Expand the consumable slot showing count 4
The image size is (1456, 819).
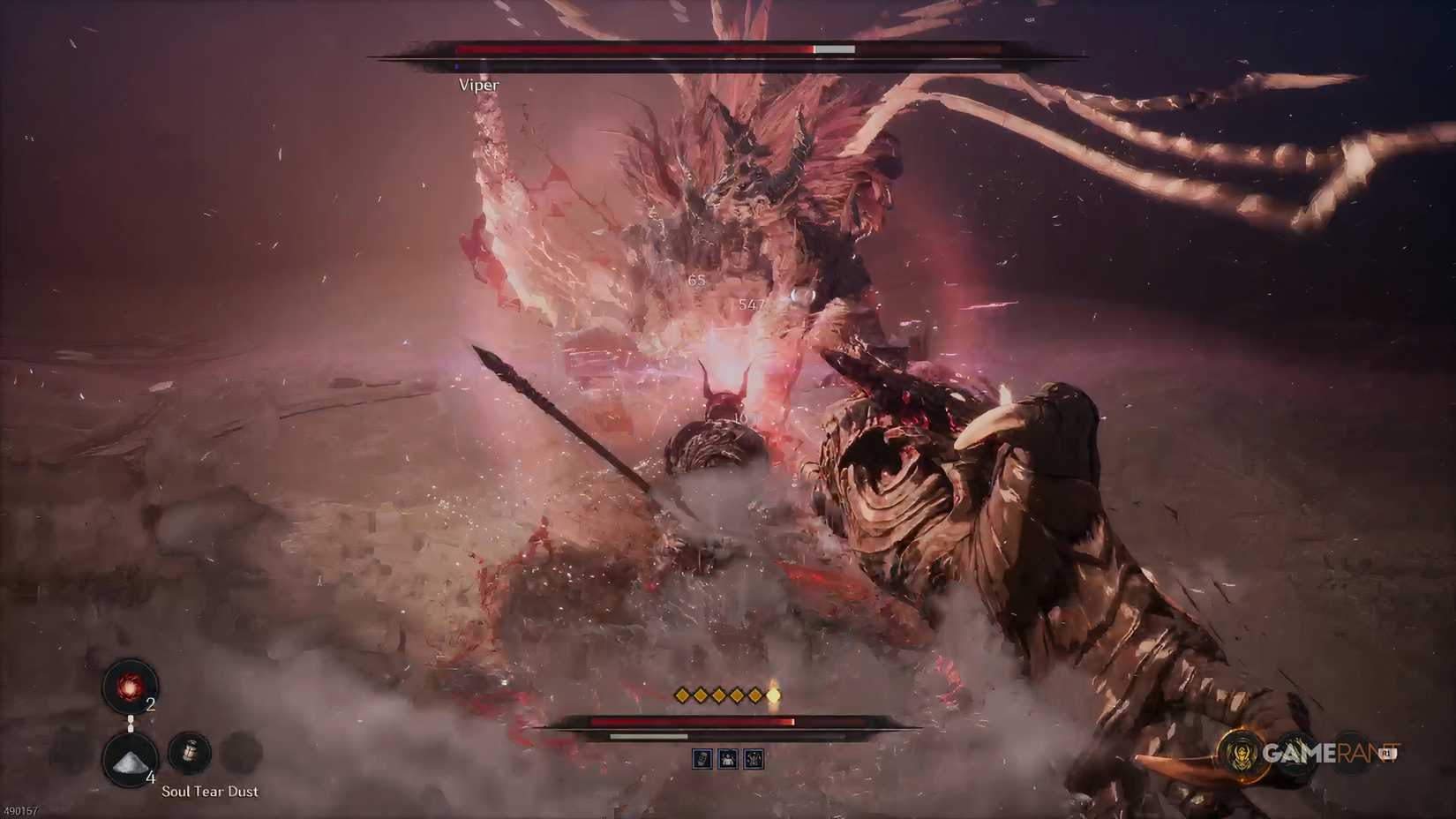click(130, 761)
